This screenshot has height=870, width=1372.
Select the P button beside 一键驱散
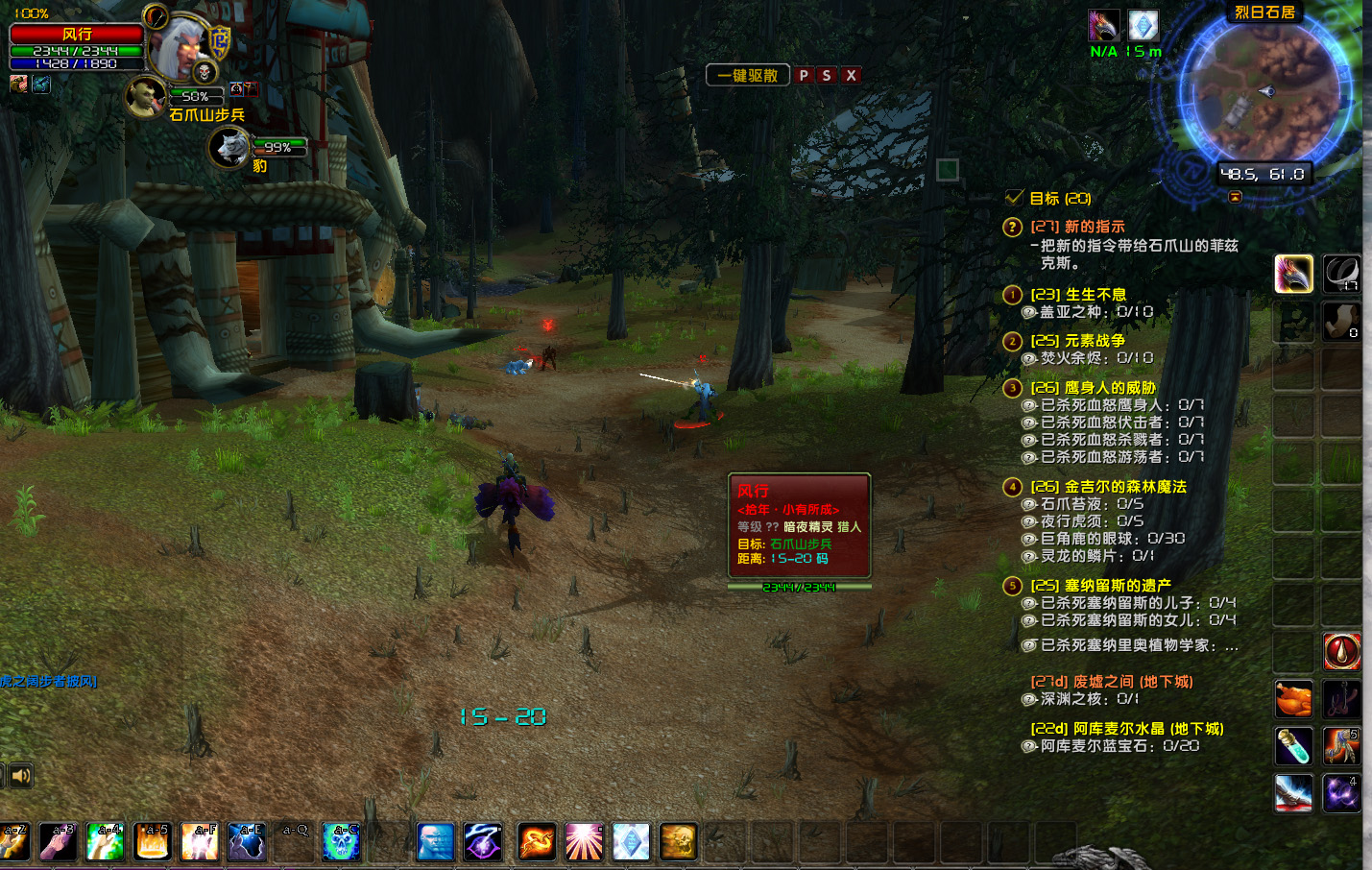[x=804, y=75]
